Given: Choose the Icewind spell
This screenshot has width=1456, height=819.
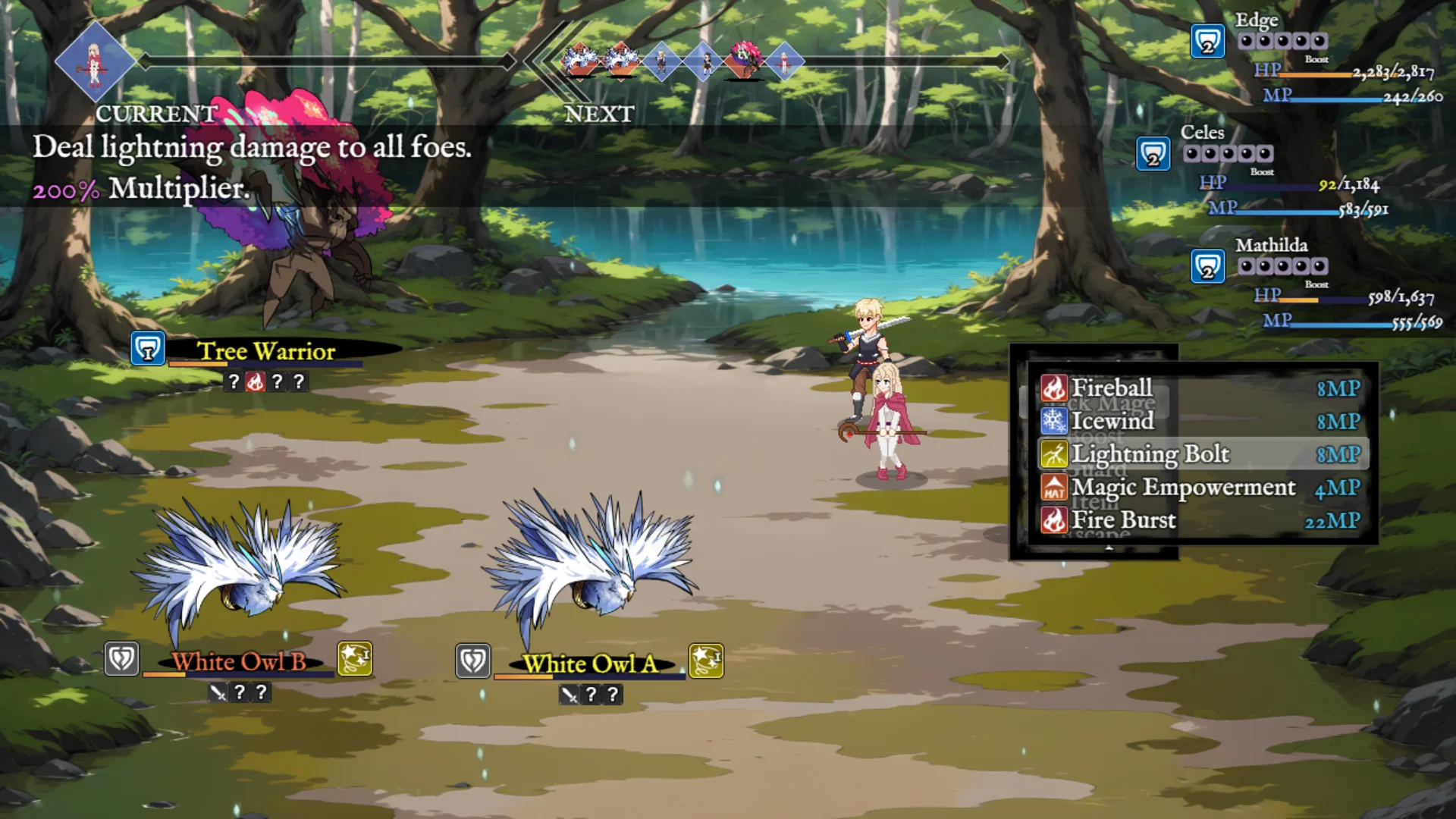Looking at the screenshot, I should 1112,421.
